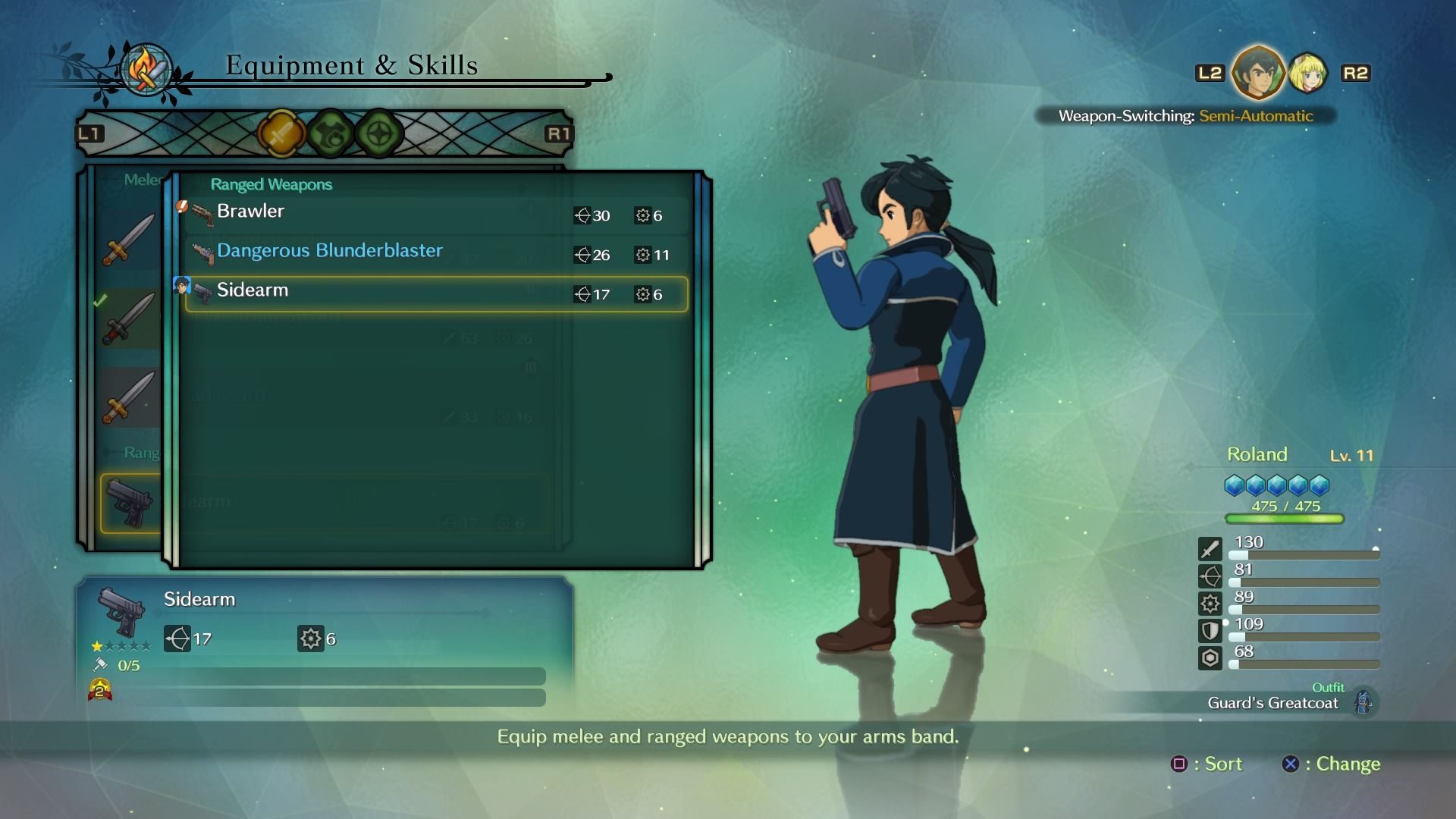Open the Ranged Weapons section header

[x=271, y=184]
